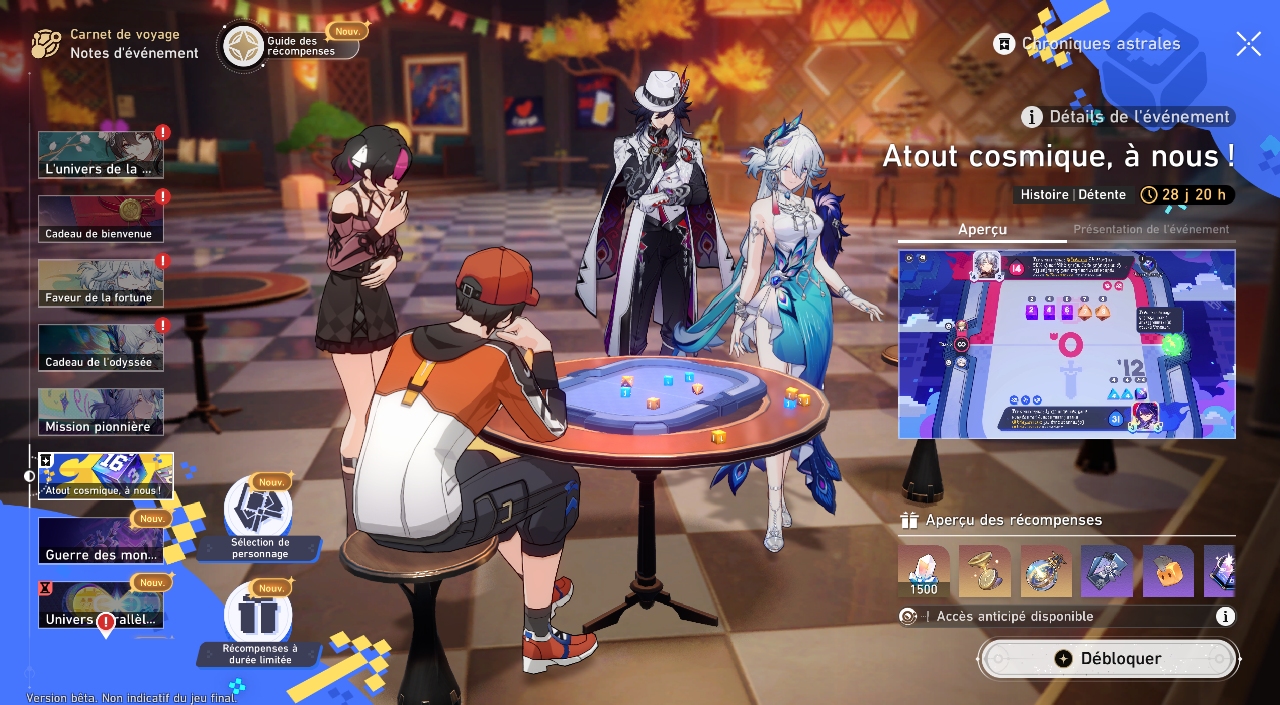Open Guerre des mon... event entry
This screenshot has height=705, width=1280.
[x=100, y=541]
